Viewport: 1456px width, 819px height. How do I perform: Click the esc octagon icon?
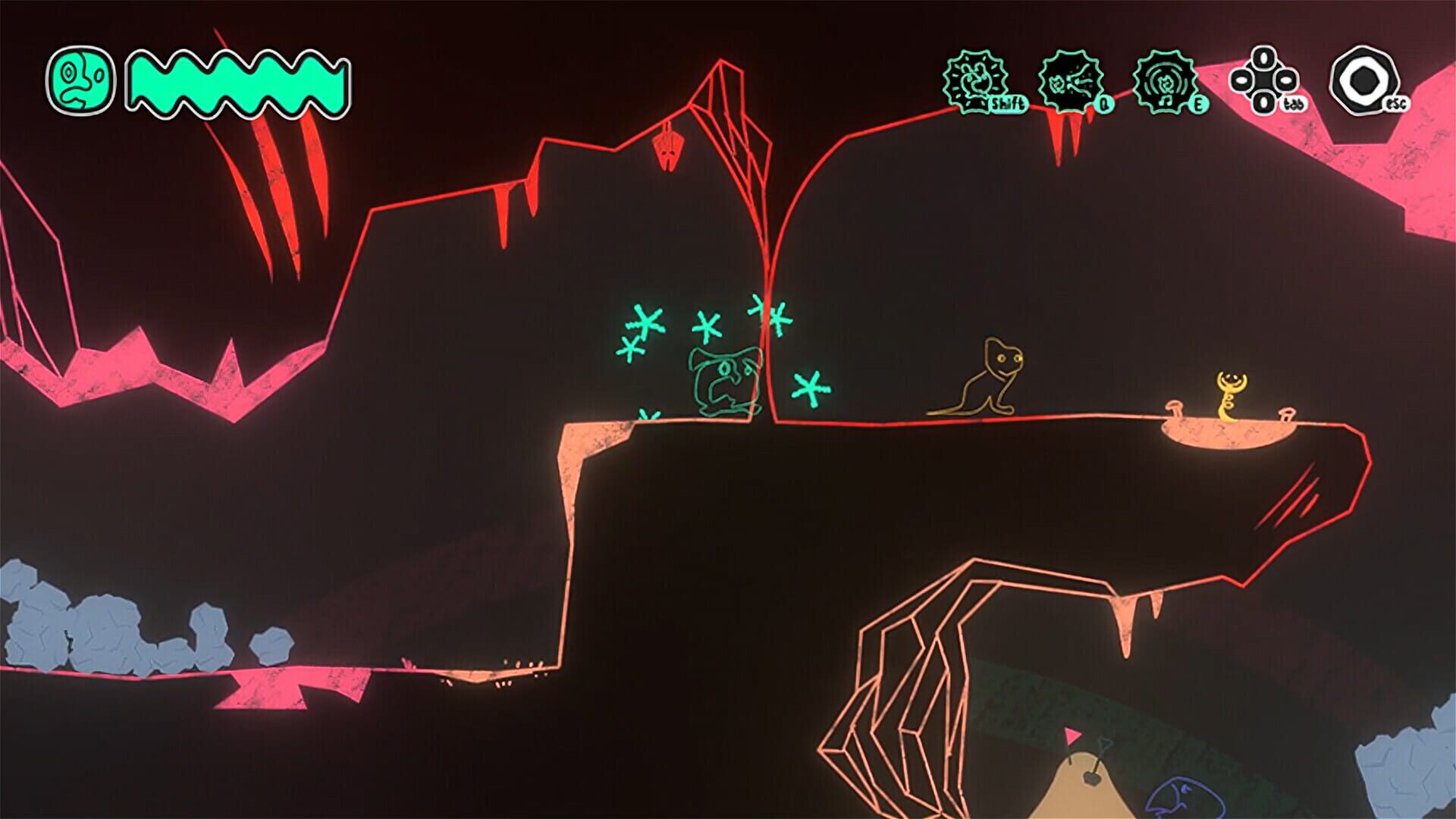click(x=1367, y=80)
